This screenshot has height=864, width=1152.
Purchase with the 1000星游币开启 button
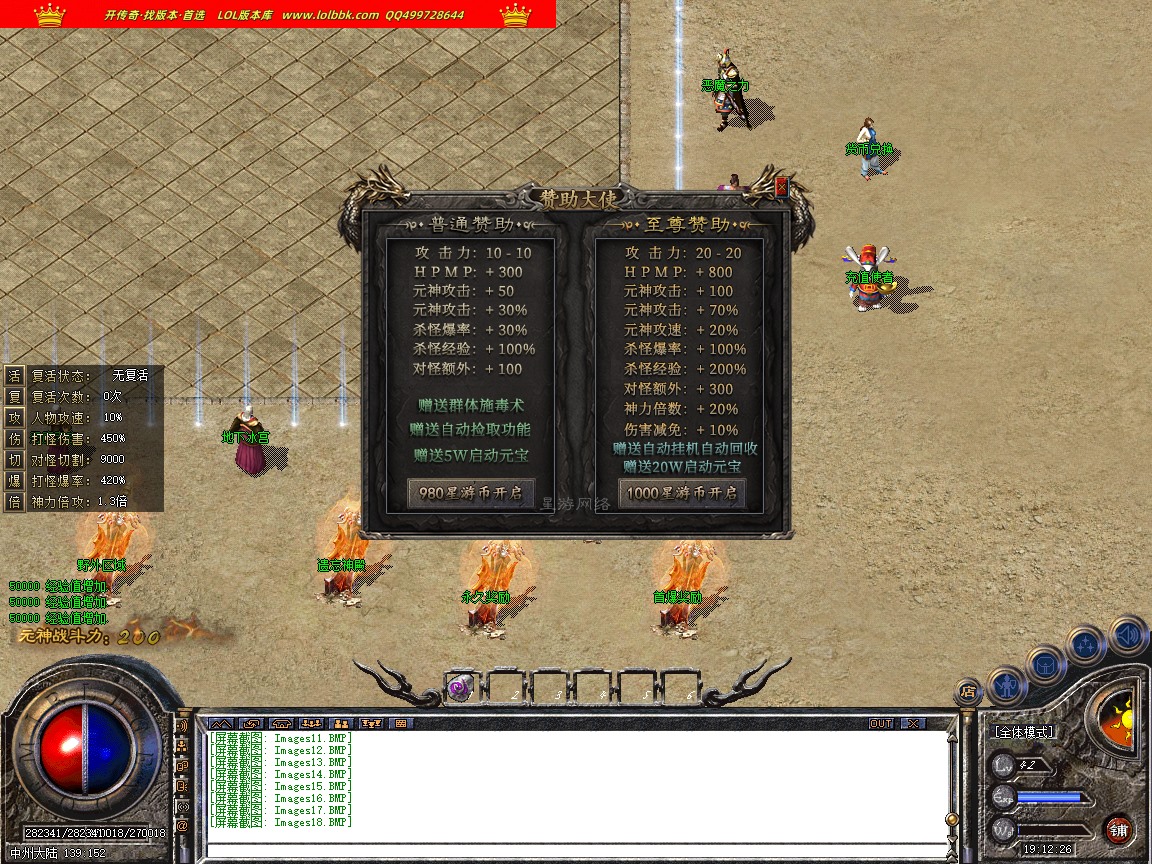[681, 493]
